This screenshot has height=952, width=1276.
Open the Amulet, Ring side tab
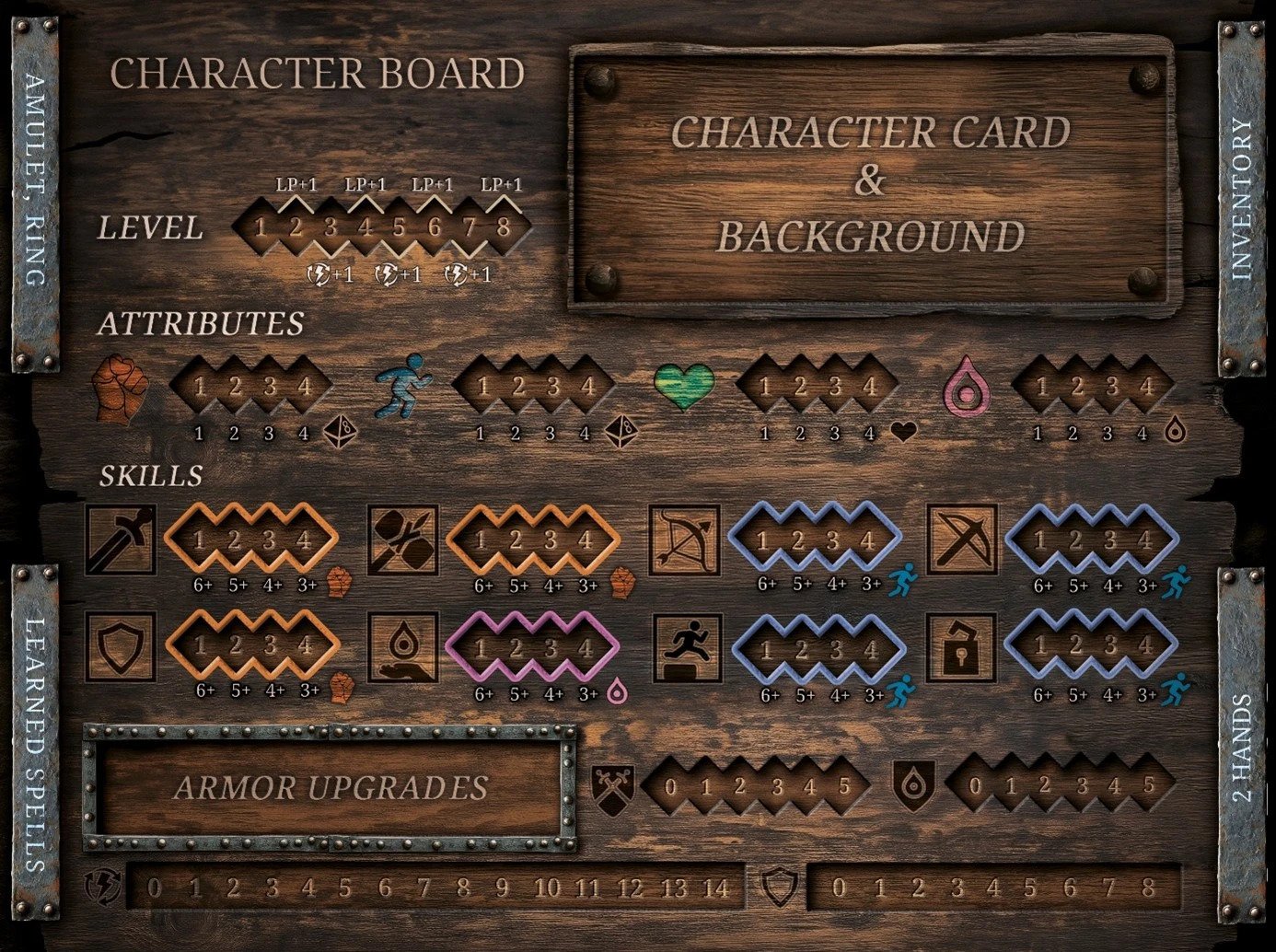(x=35, y=195)
